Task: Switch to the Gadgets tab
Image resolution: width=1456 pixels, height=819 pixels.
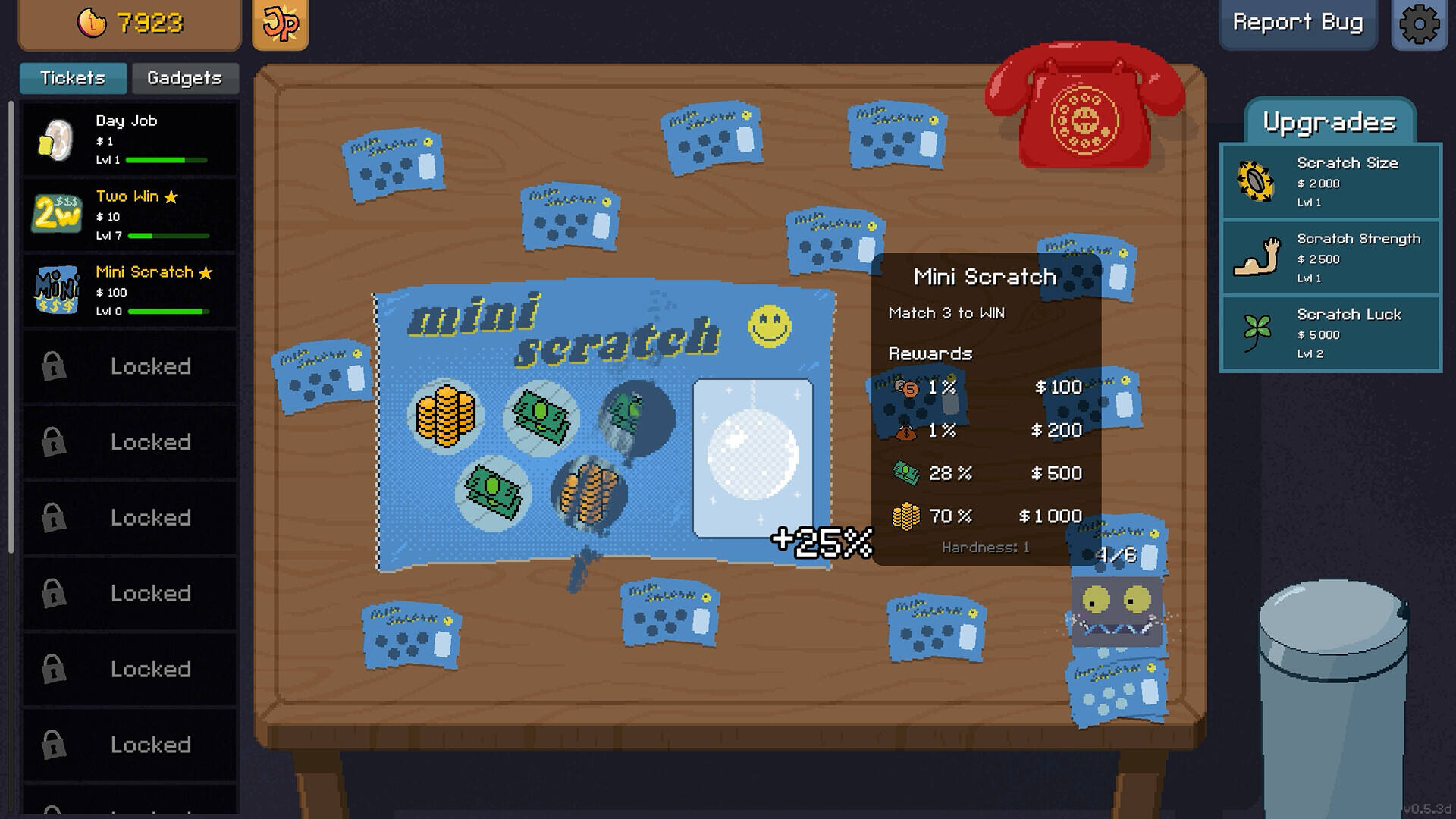Action: click(184, 78)
